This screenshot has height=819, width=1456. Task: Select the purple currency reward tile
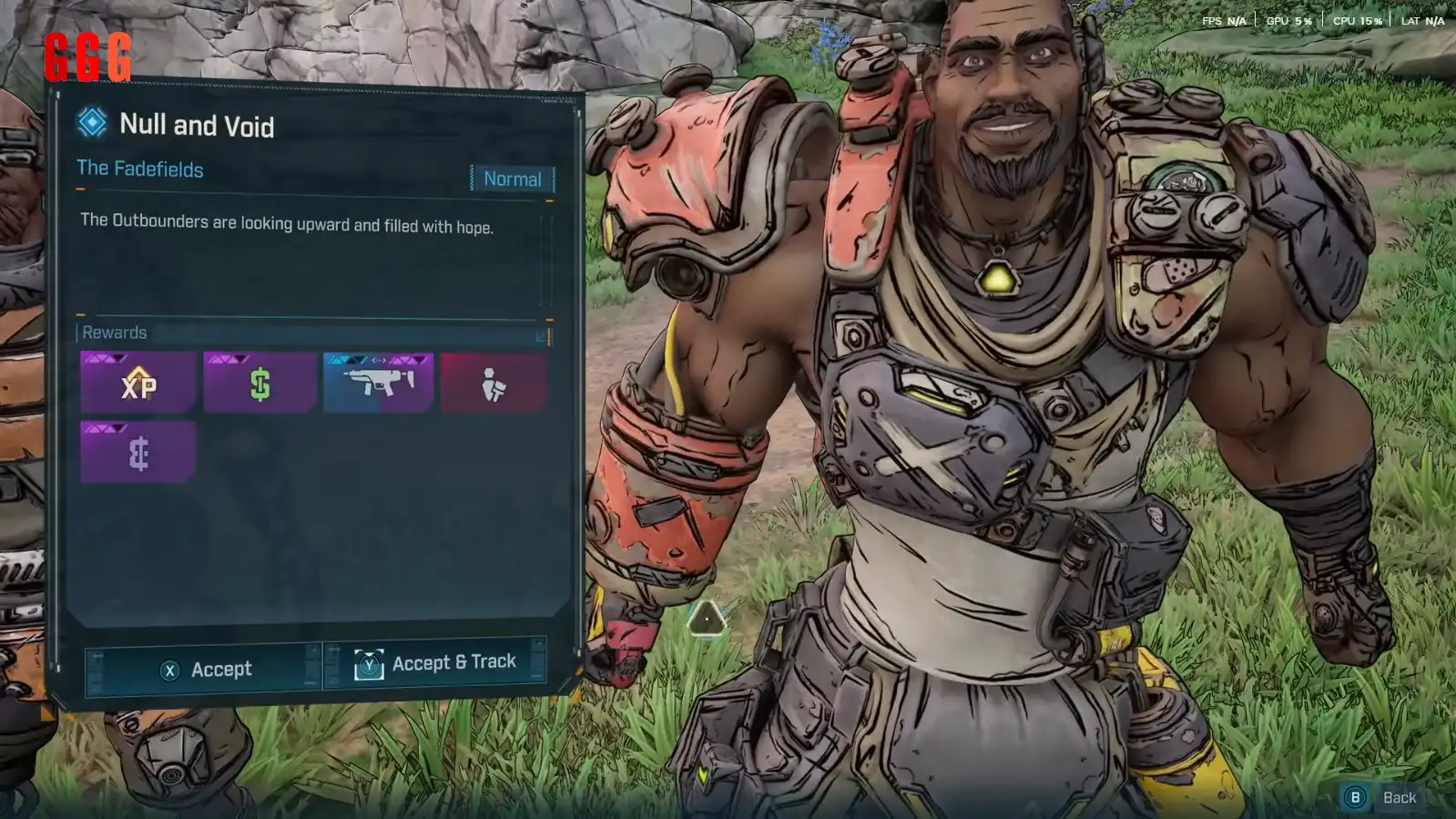pos(138,452)
